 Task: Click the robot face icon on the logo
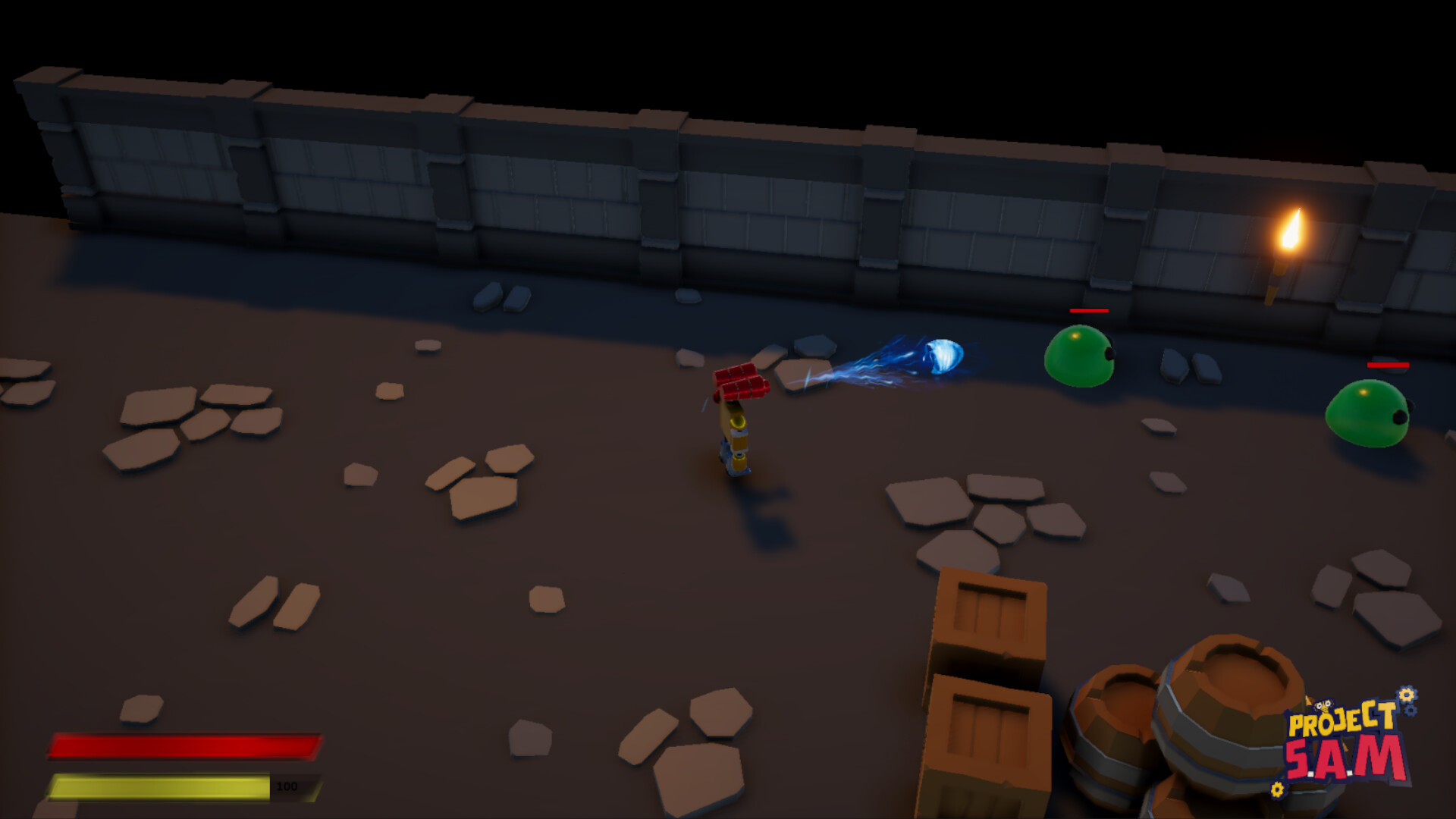[x=1323, y=705]
